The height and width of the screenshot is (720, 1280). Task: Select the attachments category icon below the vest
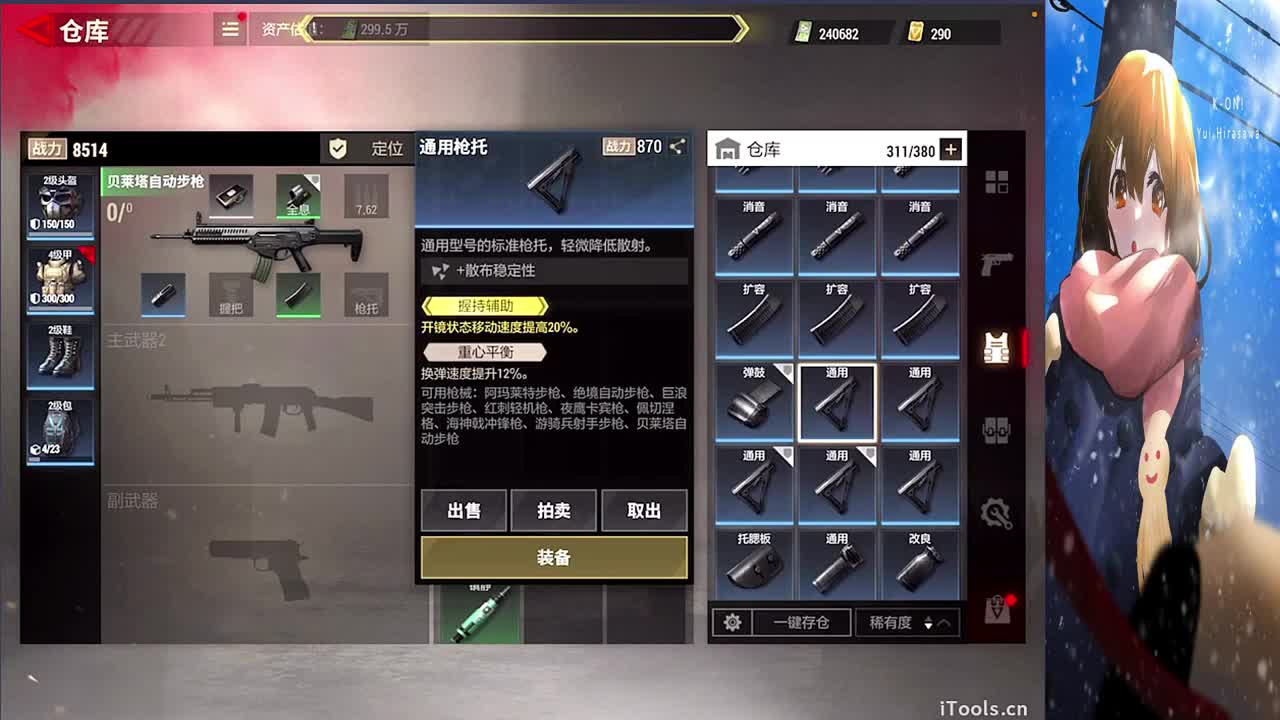[997, 430]
